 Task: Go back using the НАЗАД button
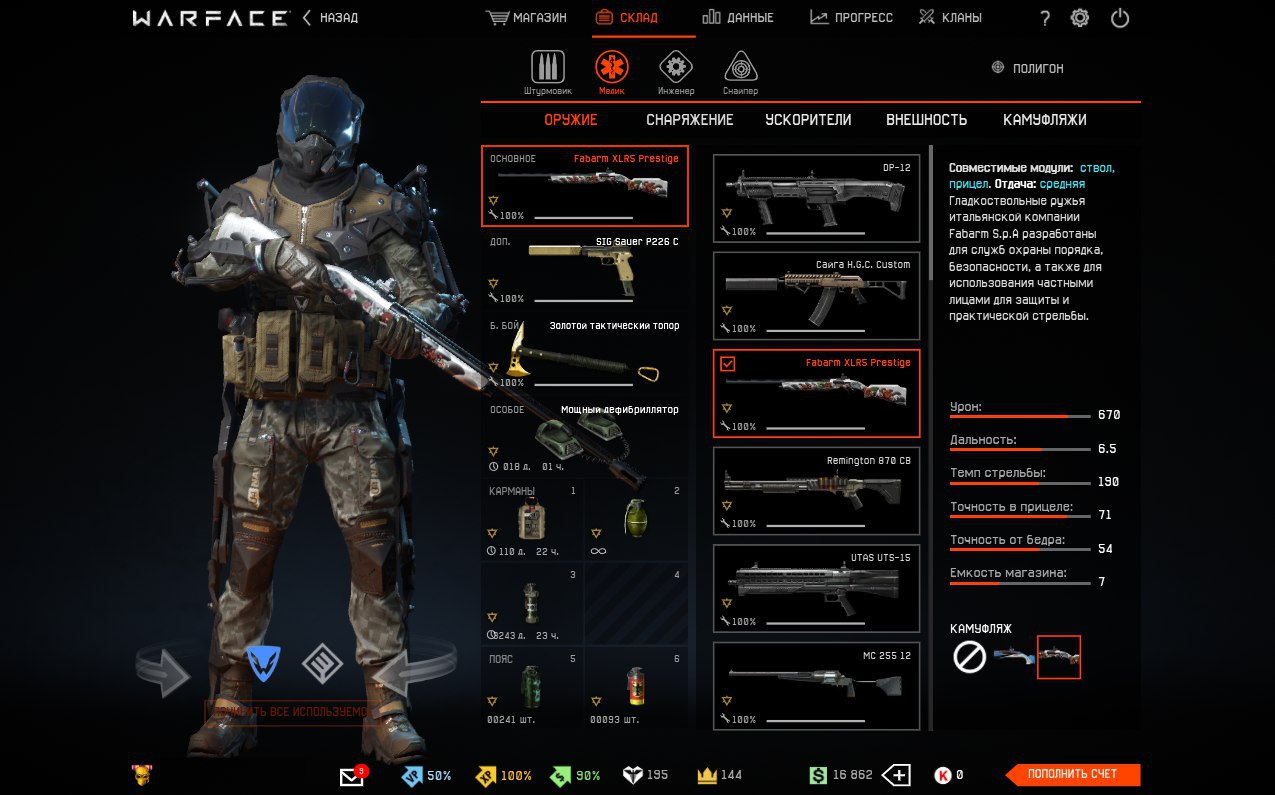pos(330,18)
